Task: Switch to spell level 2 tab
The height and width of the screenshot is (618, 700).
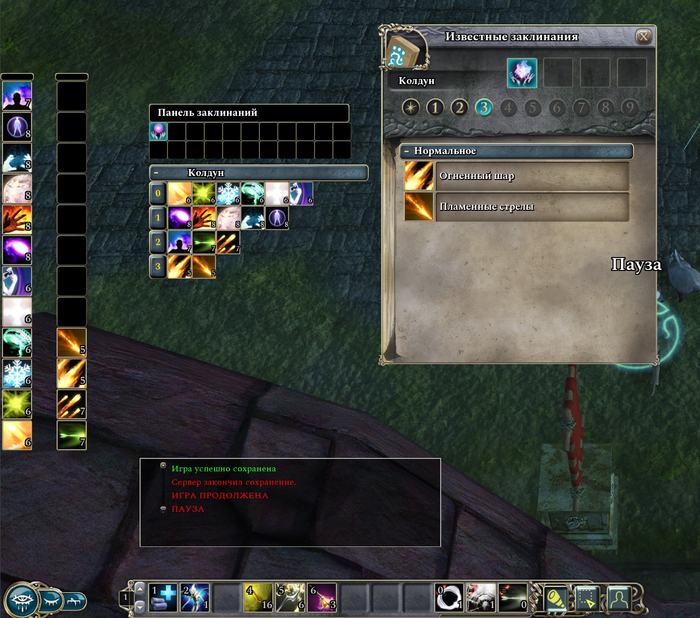Action: pyautogui.click(x=459, y=108)
